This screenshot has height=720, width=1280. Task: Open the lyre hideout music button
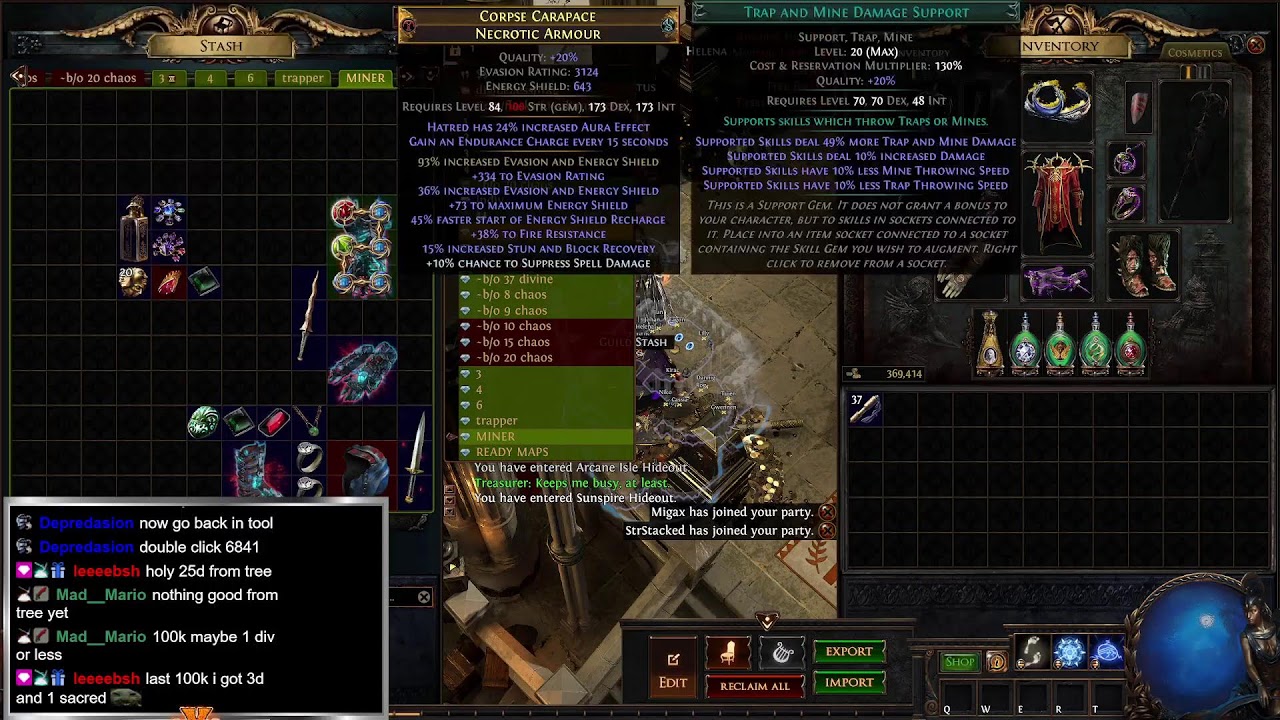782,654
